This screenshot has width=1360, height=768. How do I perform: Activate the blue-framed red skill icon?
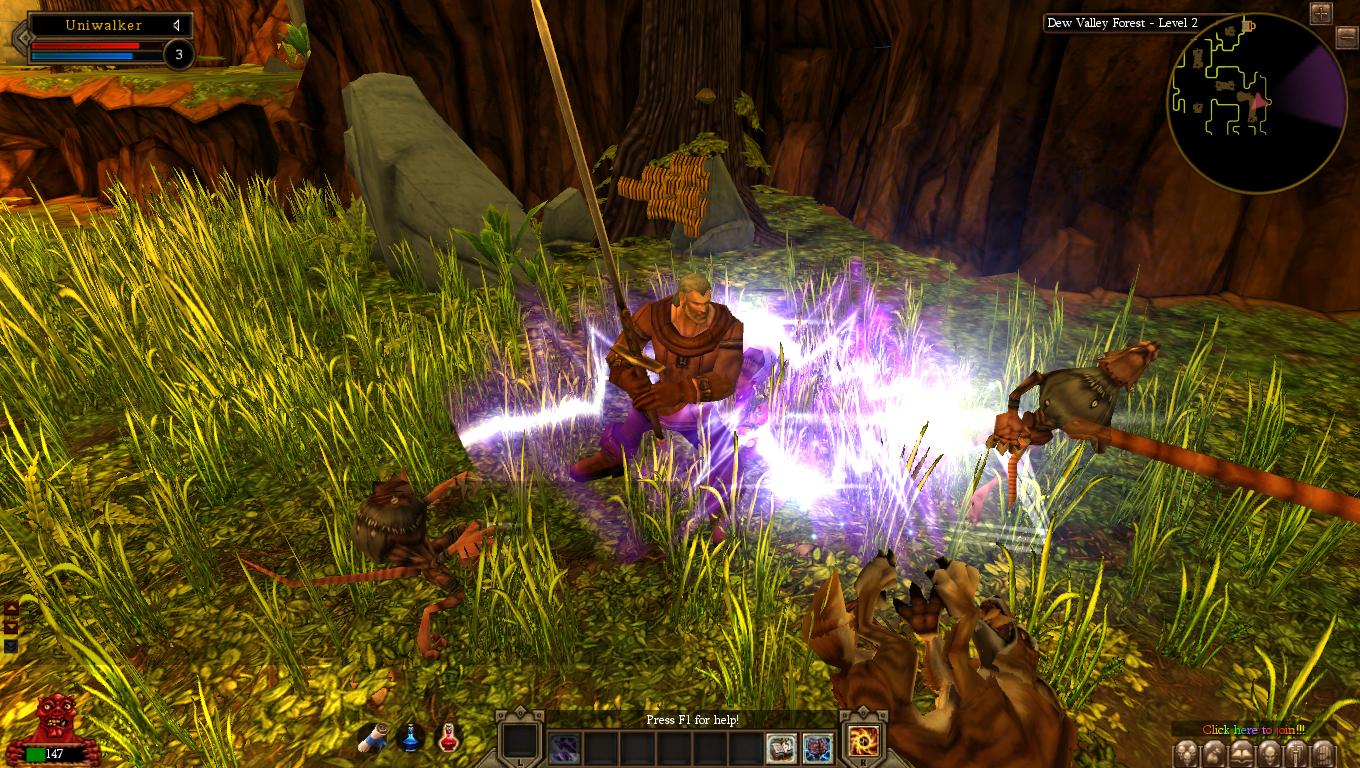pos(817,747)
